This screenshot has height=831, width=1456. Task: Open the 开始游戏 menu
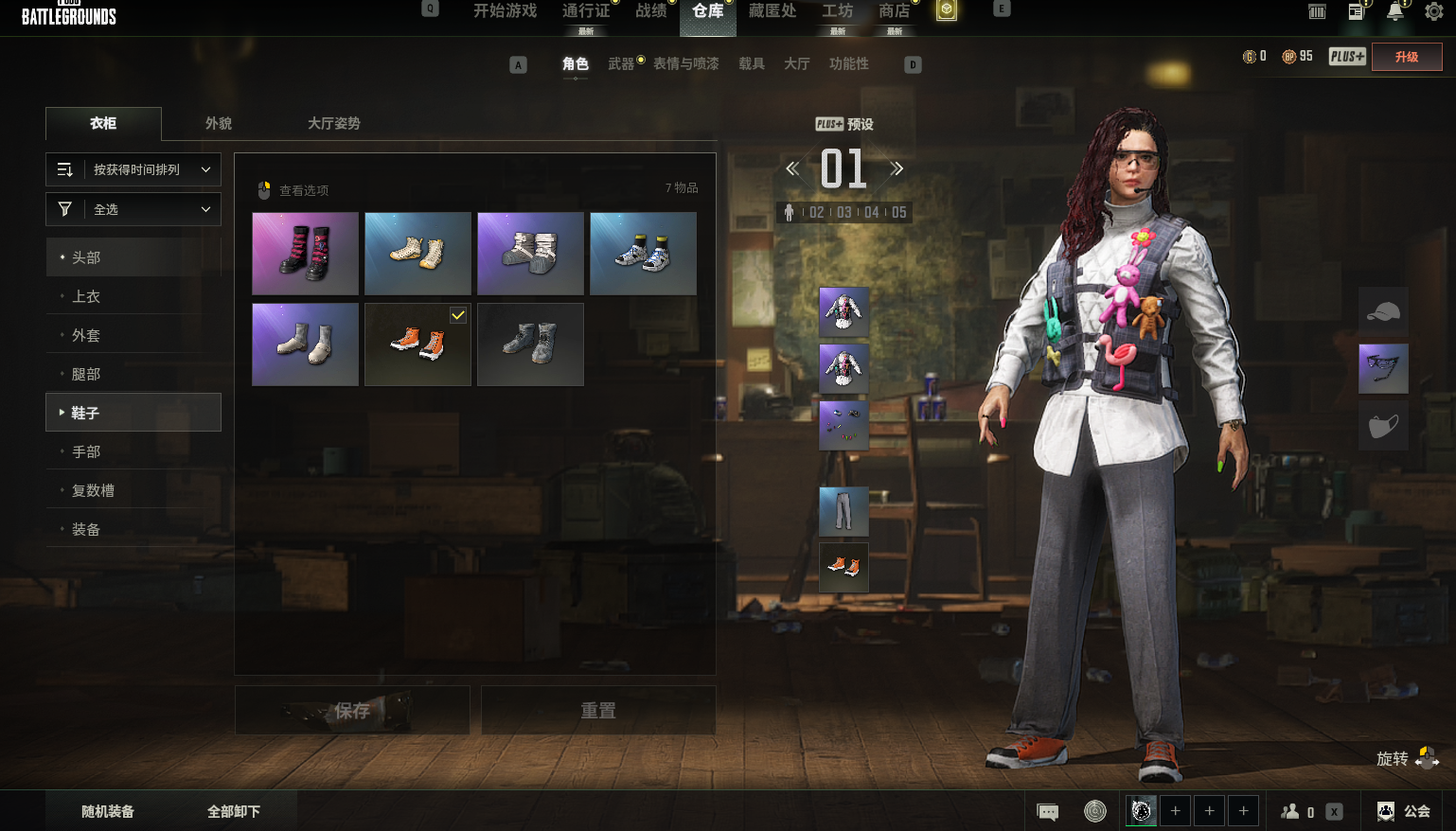(x=505, y=11)
